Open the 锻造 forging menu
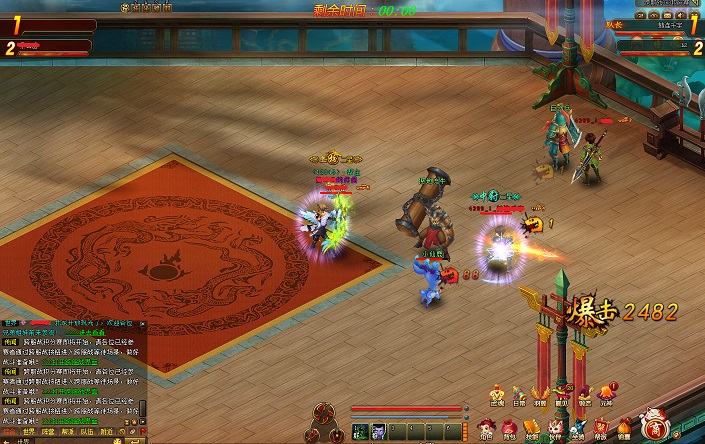Screen dimensions: 705x444 tap(624, 428)
